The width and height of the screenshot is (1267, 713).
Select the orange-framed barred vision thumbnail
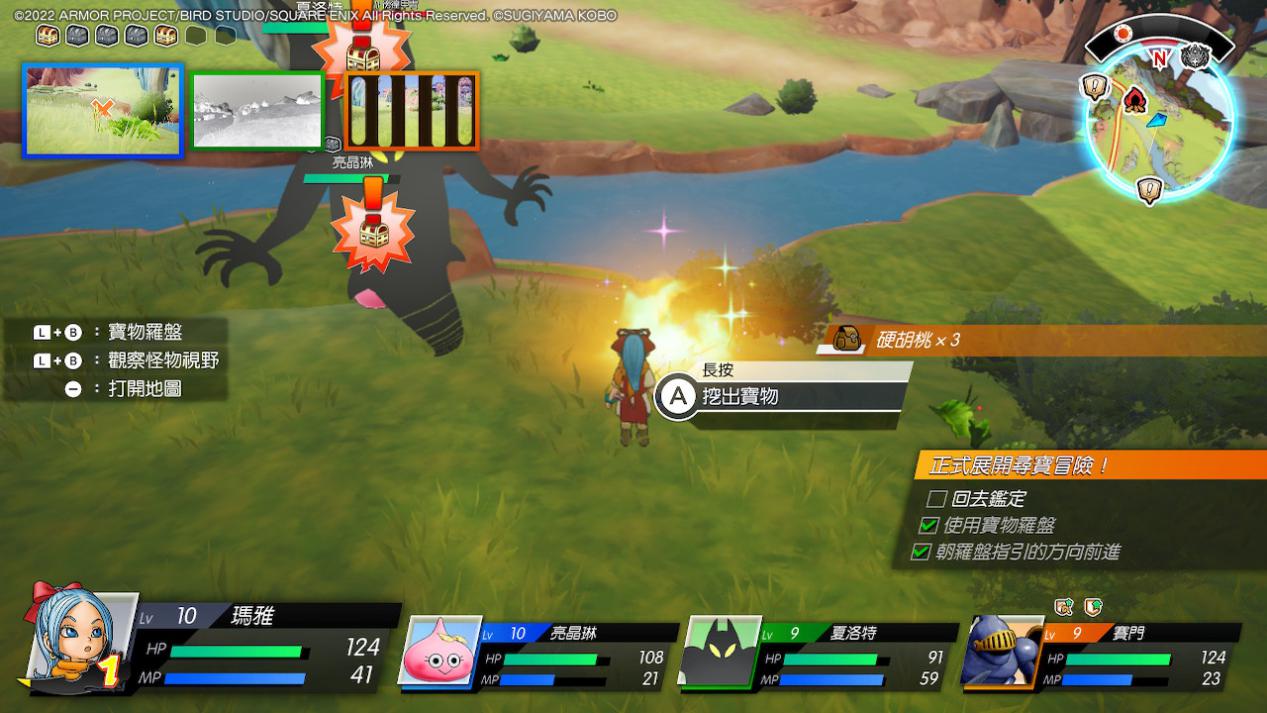point(411,110)
